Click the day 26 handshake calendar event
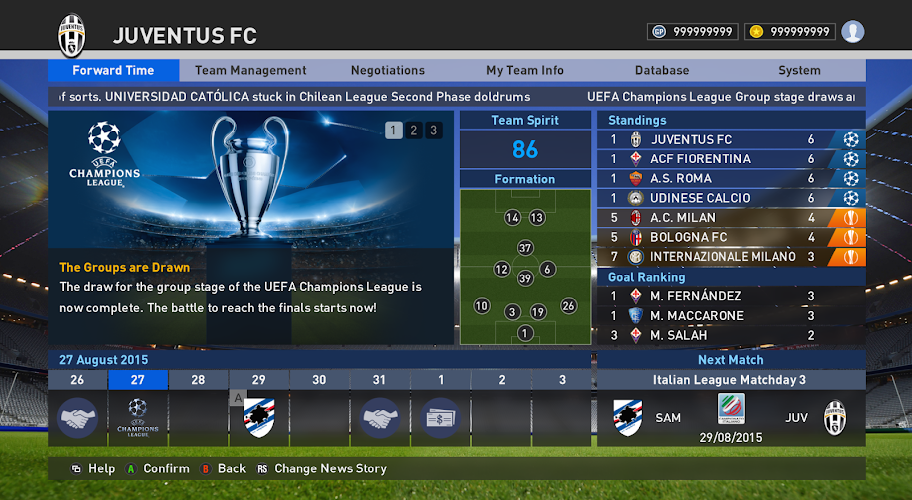 pyautogui.click(x=78, y=417)
